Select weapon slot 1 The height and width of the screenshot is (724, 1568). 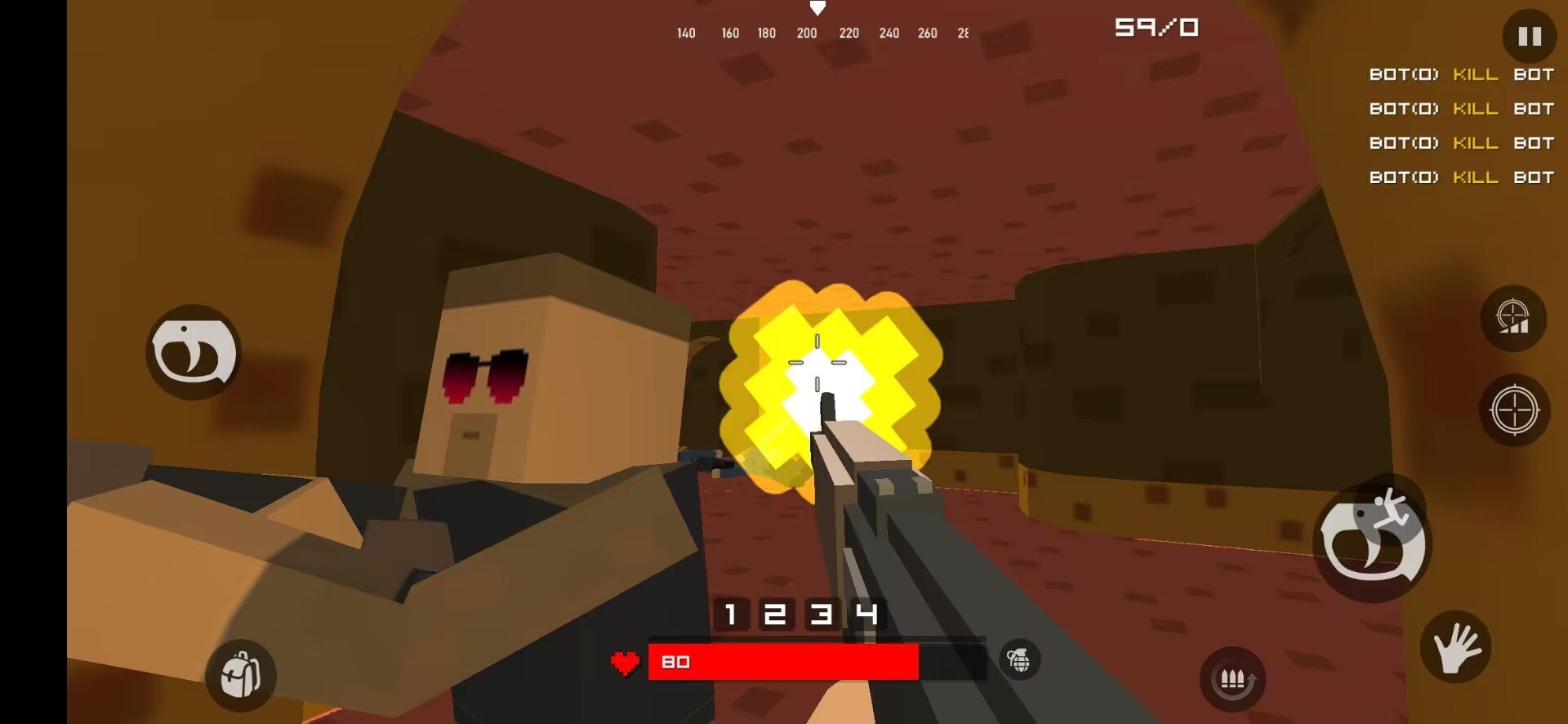731,614
